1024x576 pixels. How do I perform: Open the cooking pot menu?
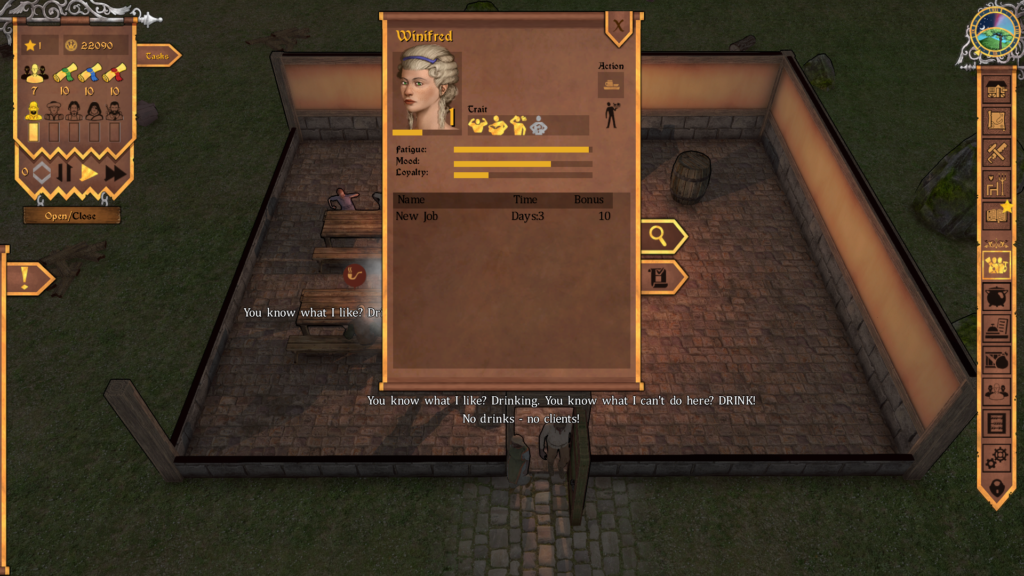[996, 297]
